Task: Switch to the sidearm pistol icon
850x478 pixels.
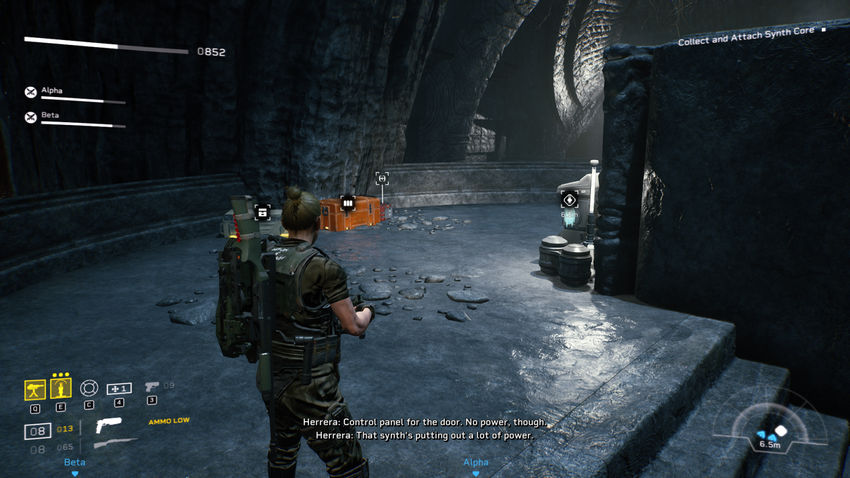Action: point(151,386)
